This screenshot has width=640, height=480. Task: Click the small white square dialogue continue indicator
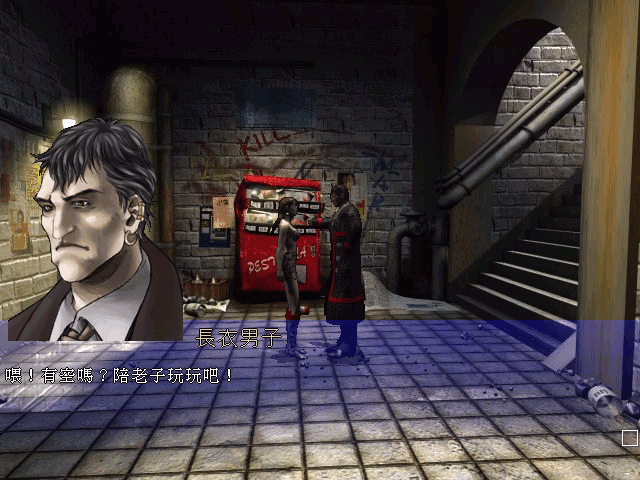click(629, 438)
